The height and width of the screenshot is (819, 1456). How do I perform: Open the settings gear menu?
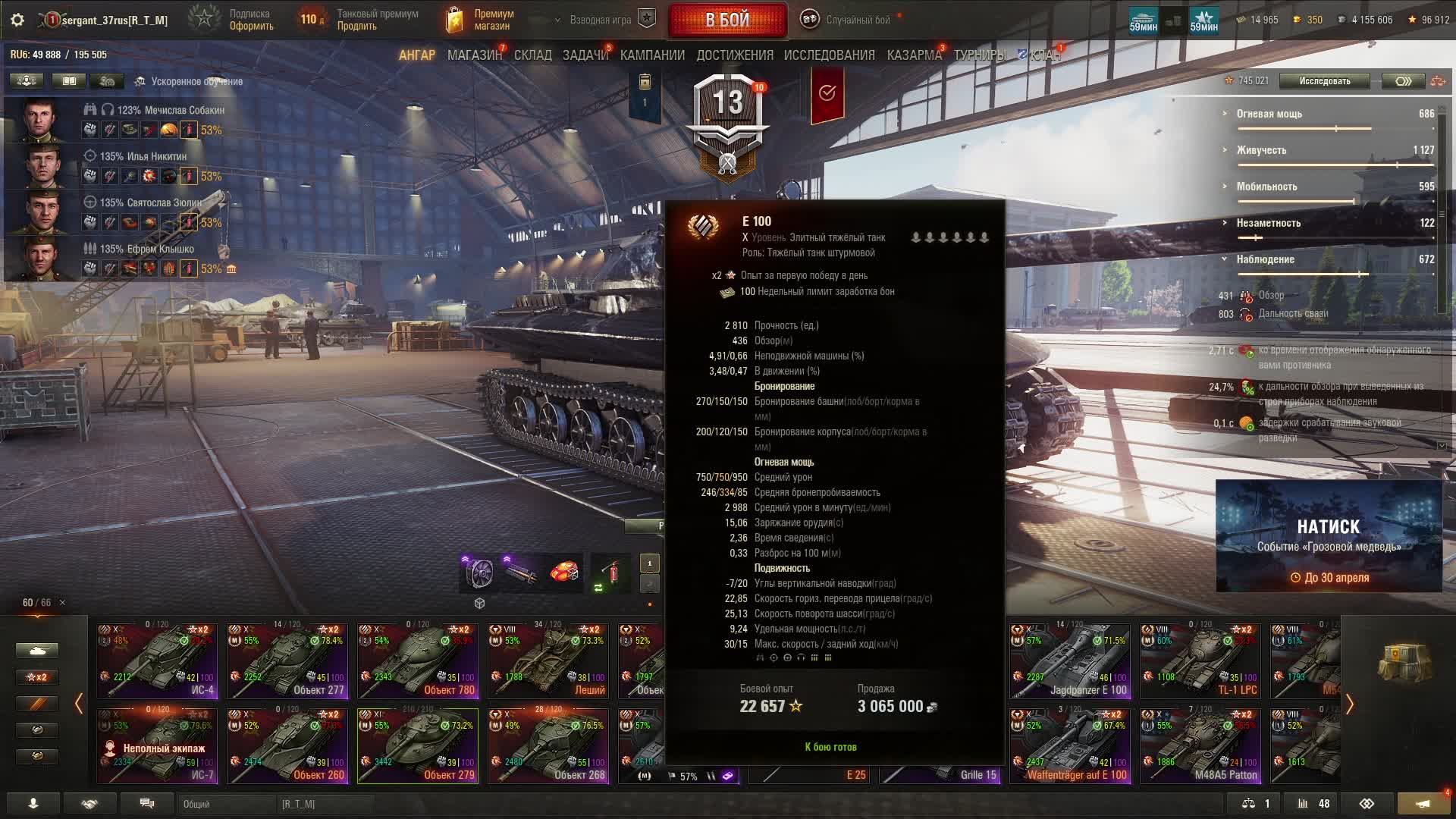(x=17, y=20)
